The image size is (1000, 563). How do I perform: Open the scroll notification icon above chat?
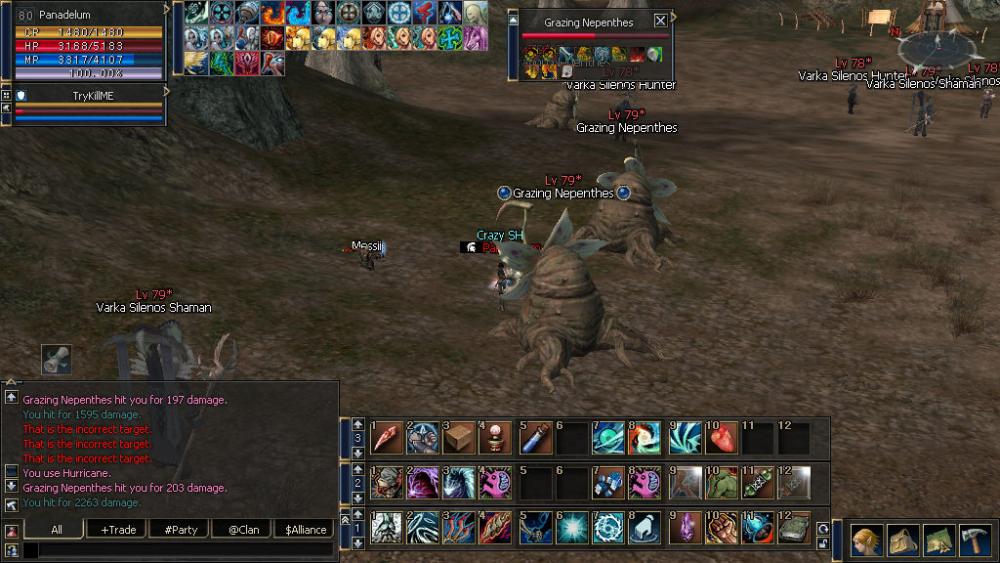tap(56, 359)
